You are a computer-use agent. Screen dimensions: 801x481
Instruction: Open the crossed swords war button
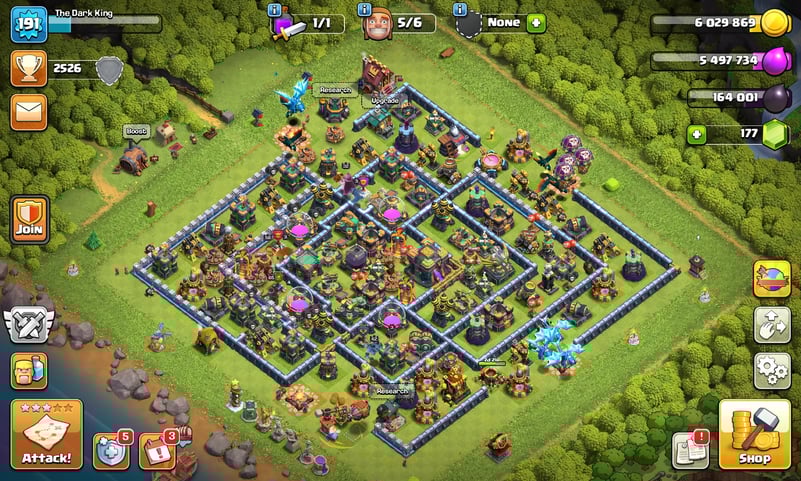(29, 325)
